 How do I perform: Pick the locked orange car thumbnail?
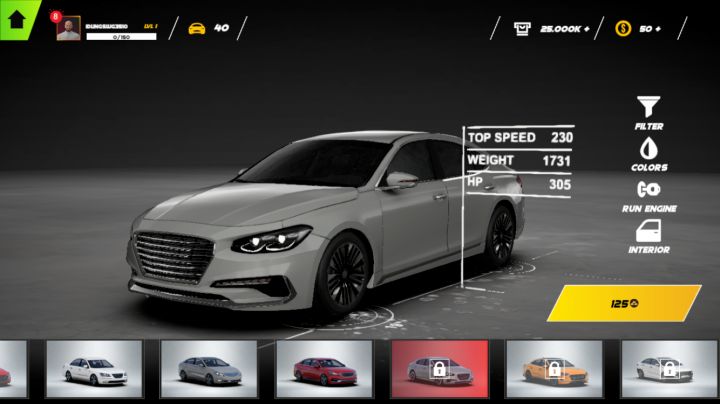[554, 370]
